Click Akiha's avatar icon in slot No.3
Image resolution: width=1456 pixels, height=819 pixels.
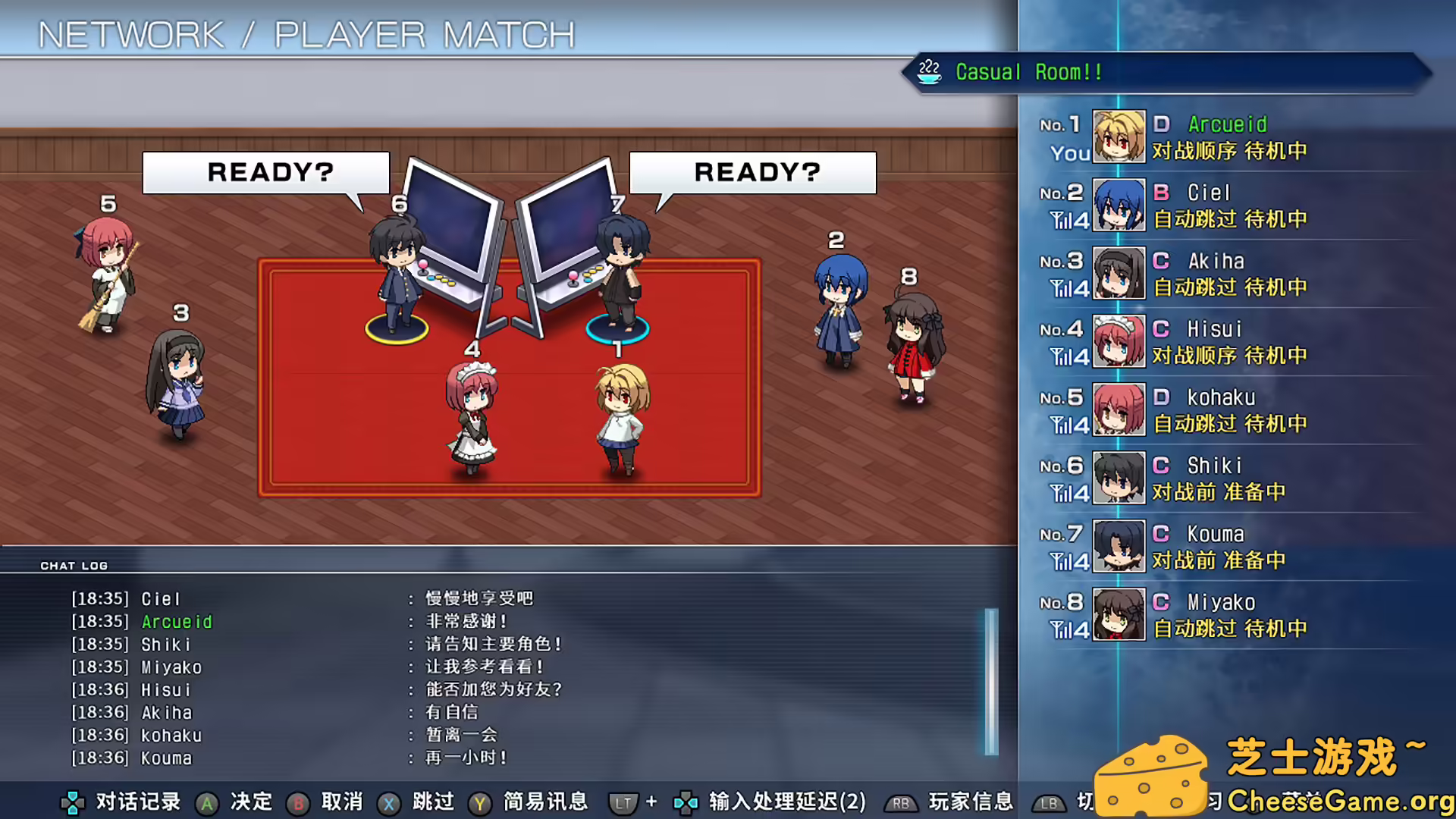coord(1118,274)
